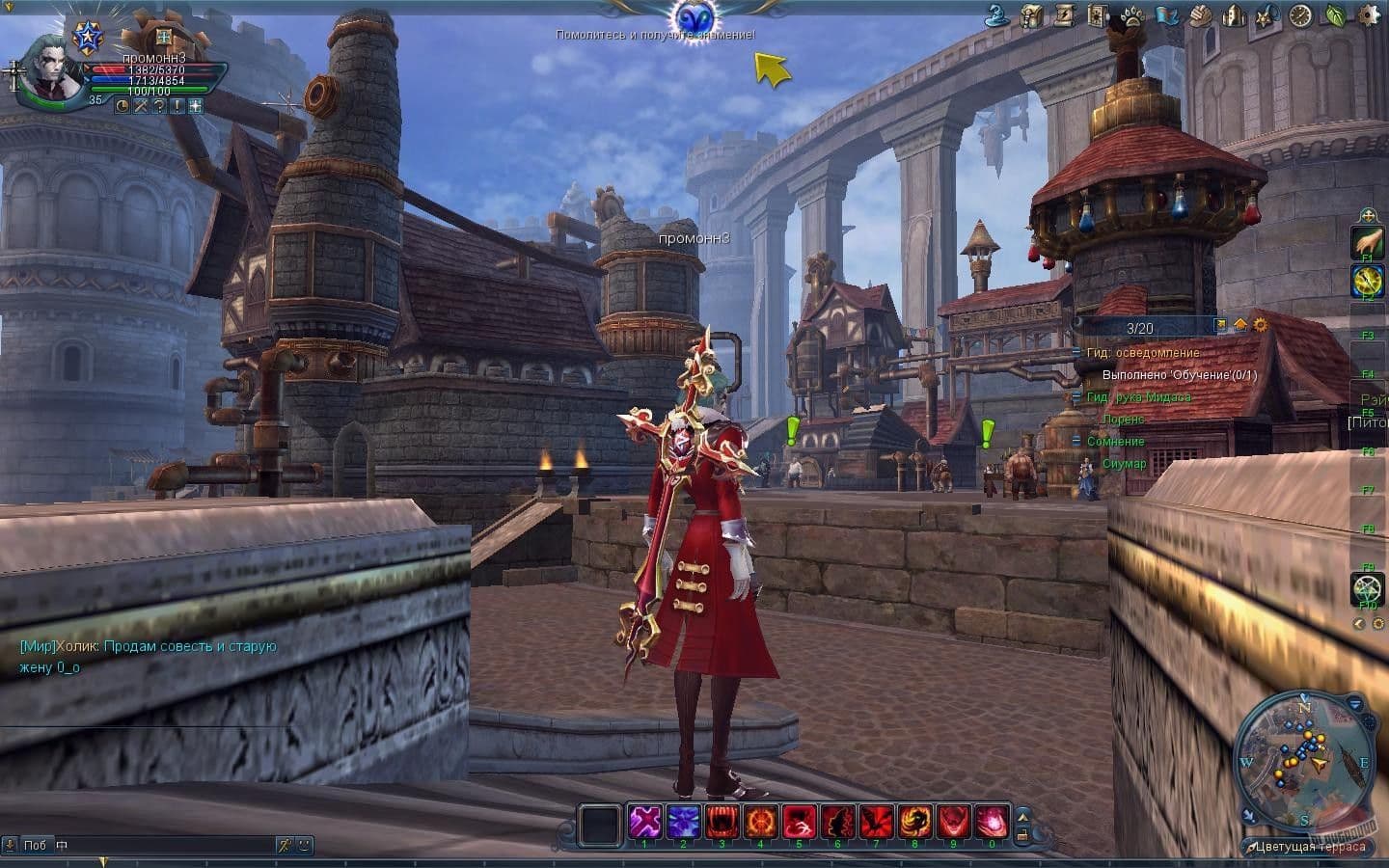Open the gear system settings
The image size is (1389, 868).
(1369, 15)
